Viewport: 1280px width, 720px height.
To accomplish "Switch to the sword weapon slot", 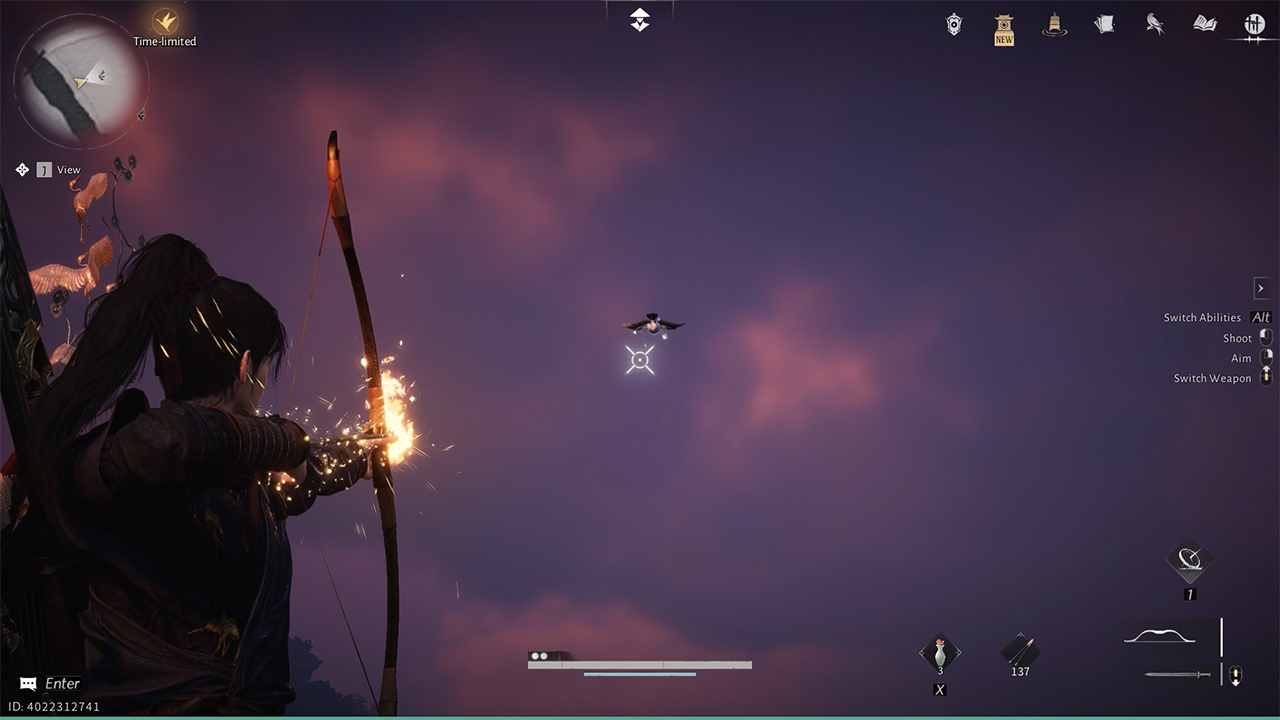I will click(1177, 675).
